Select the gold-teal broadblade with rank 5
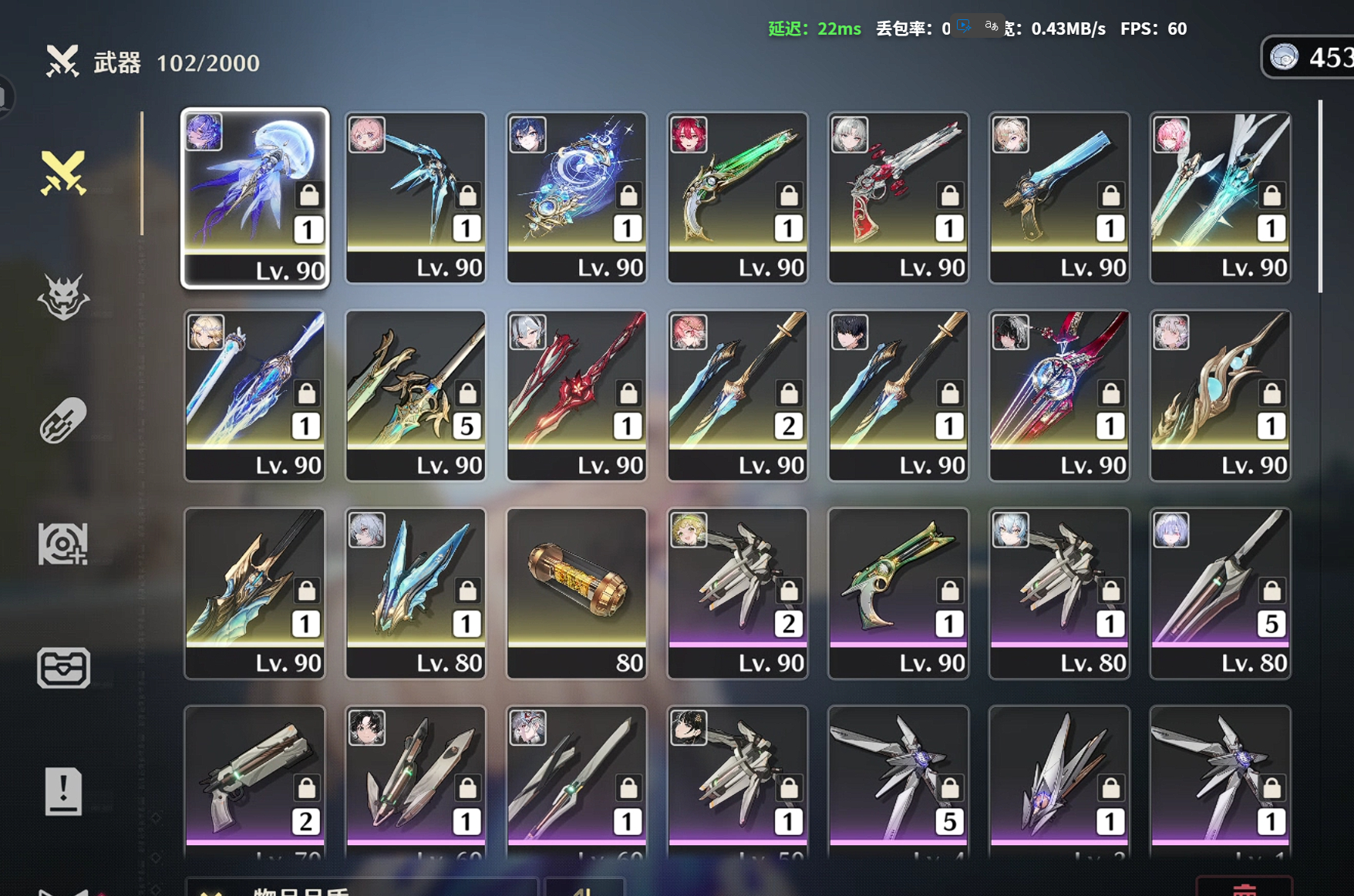Screen dimensions: 1354x896 click(x=416, y=395)
